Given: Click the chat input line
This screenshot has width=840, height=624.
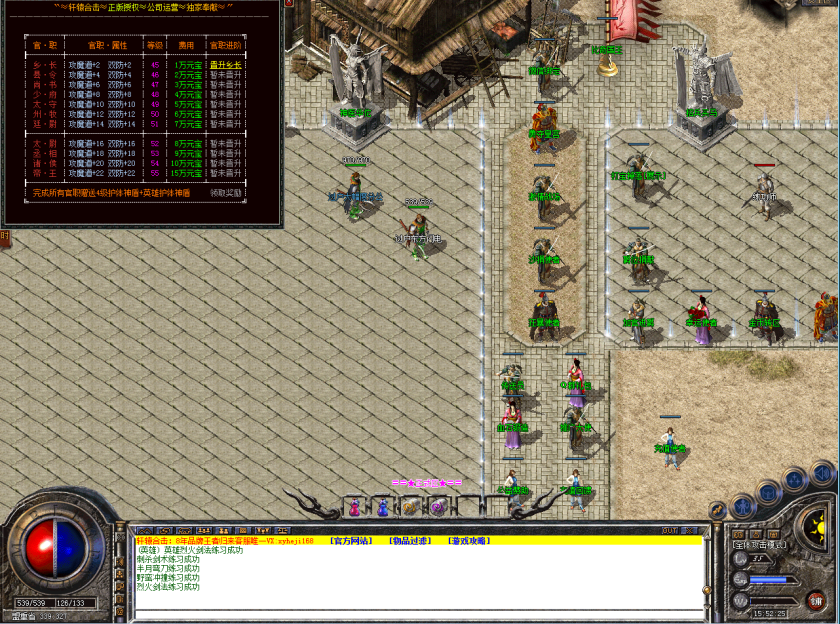Looking at the screenshot, I should point(420,612).
